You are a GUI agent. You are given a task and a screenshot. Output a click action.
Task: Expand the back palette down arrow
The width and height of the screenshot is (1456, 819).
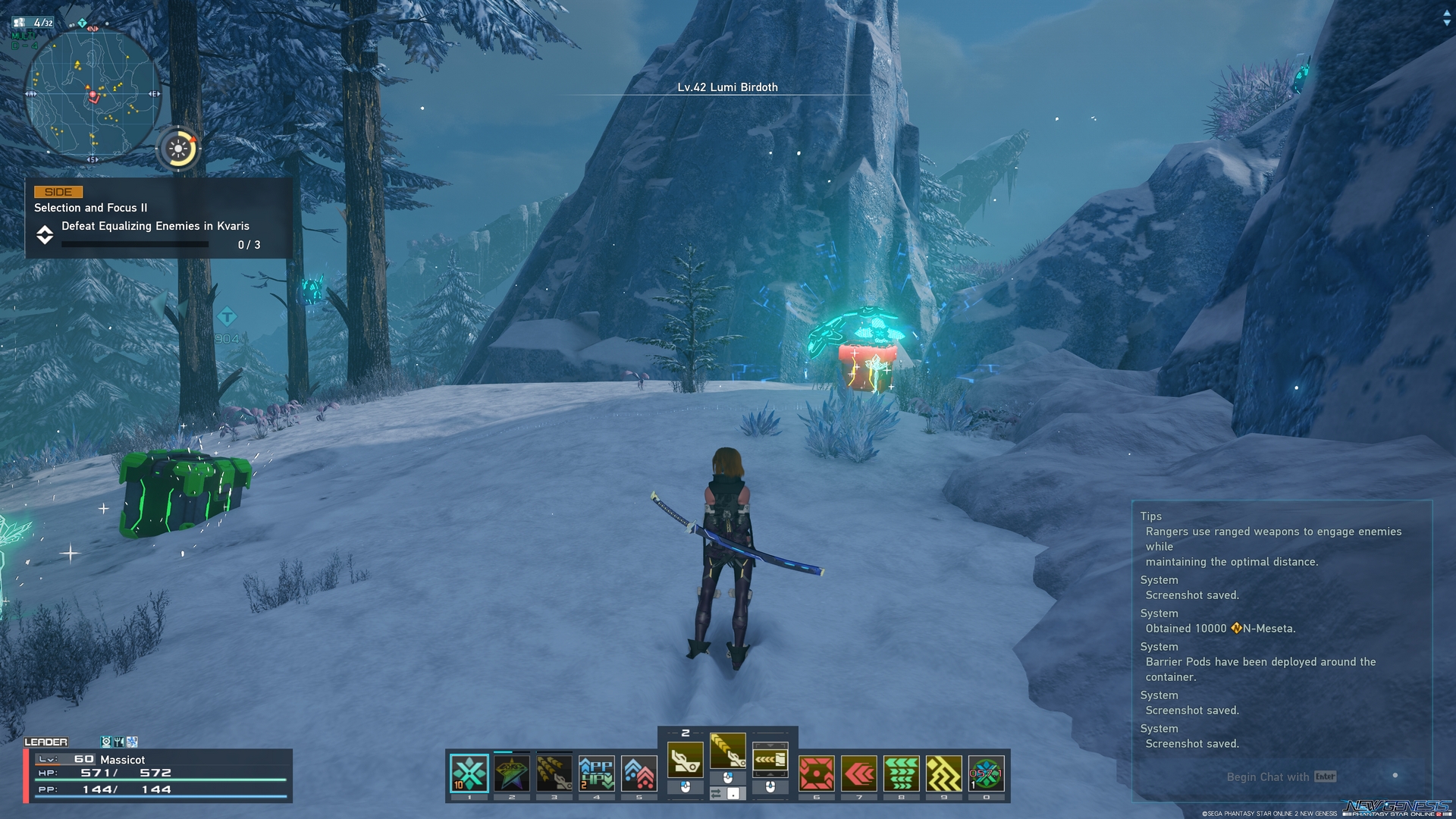click(770, 745)
